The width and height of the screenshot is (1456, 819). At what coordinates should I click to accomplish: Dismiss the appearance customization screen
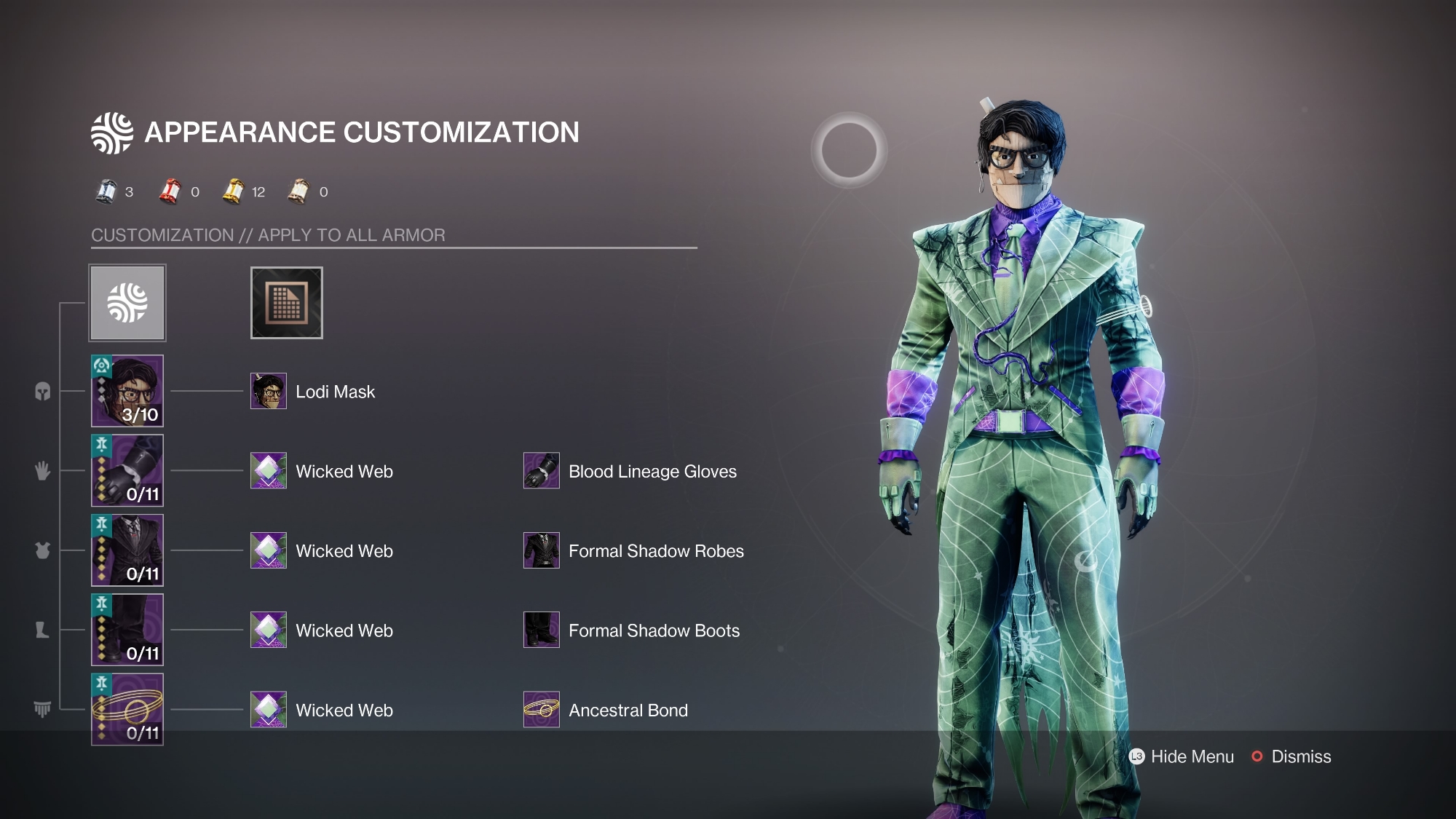point(1291,757)
